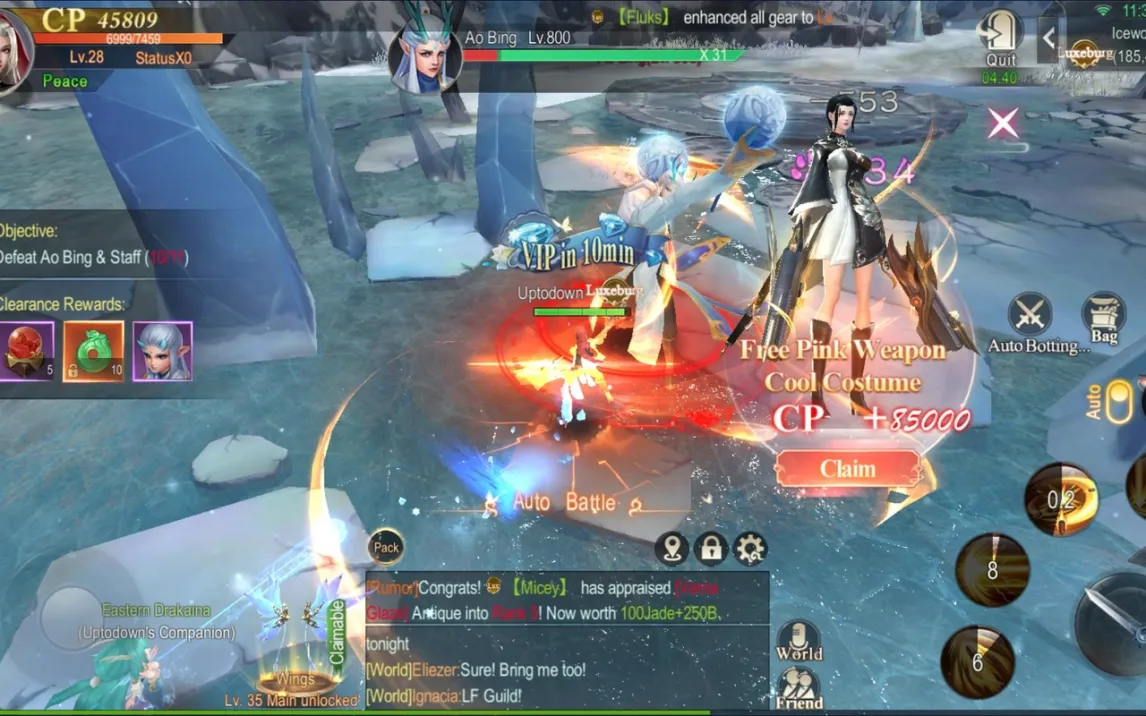Open the player character portrait
The height and width of the screenshot is (716, 1146).
pyautogui.click(x=12, y=50)
